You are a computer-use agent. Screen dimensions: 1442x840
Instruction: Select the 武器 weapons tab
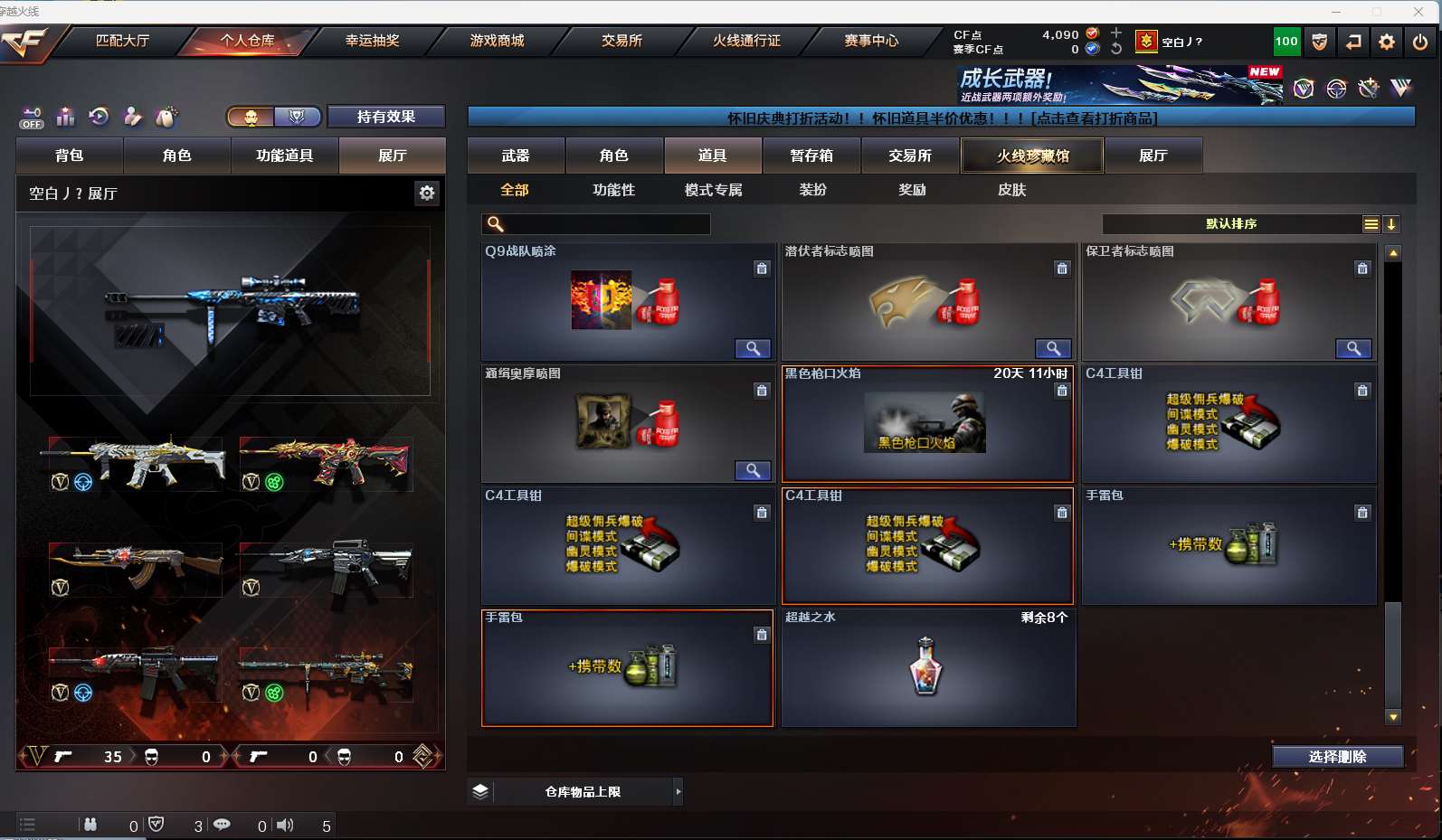pos(516,156)
